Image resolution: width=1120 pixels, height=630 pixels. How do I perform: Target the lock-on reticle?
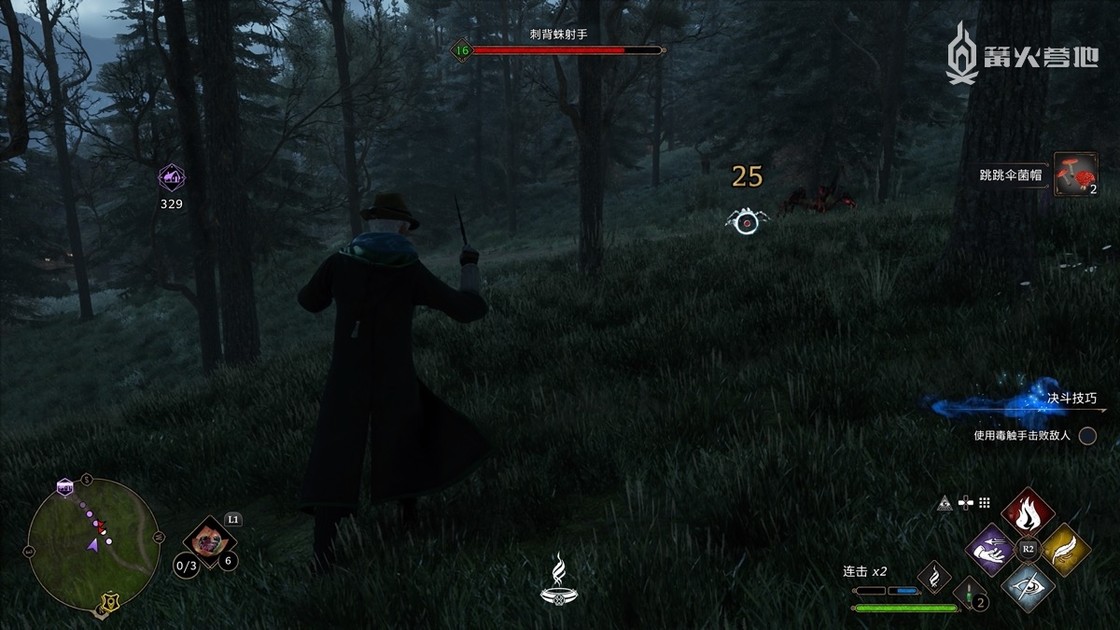pos(745,222)
